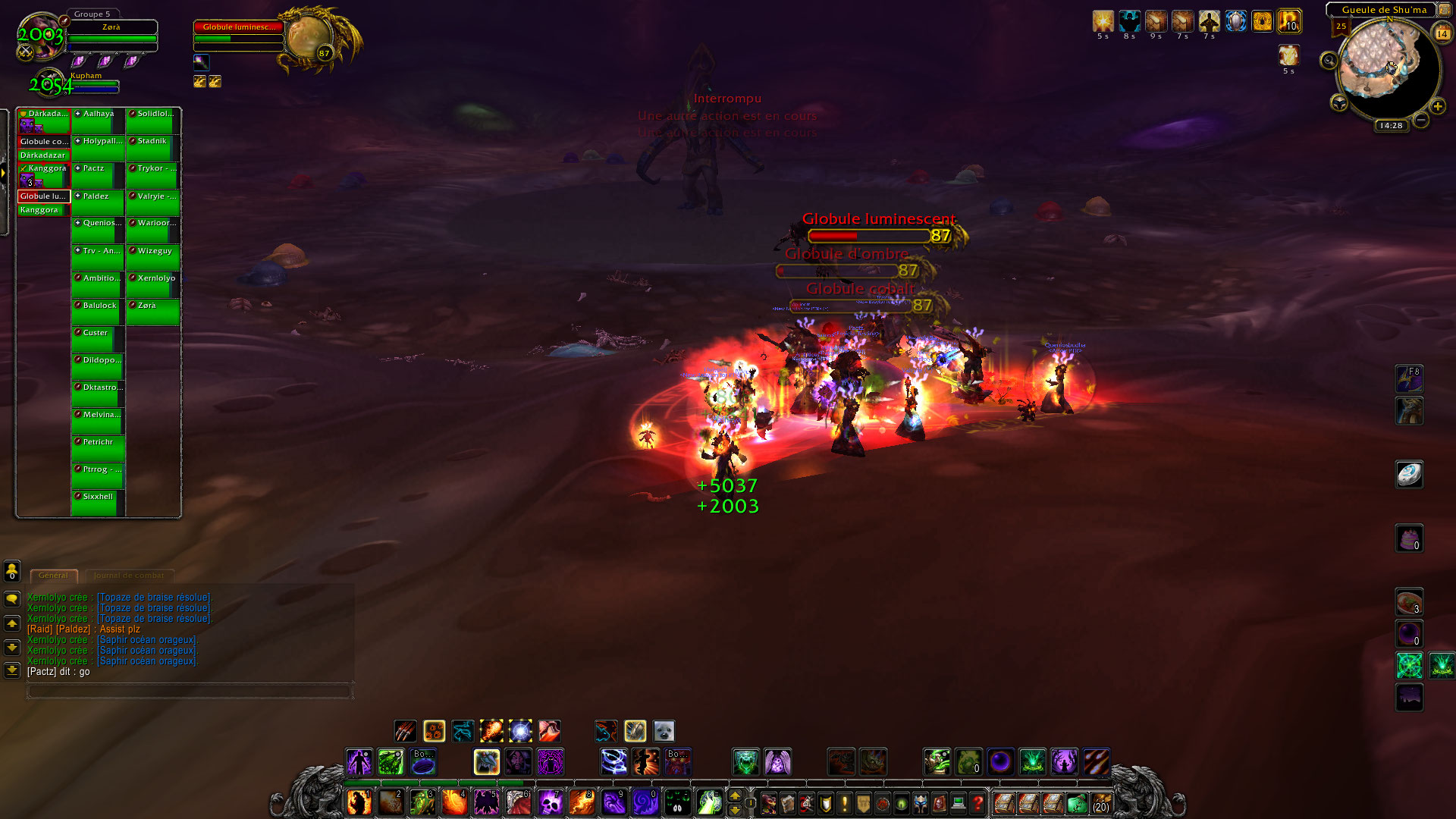This screenshot has width=1456, height=819.
Task: Open the calendar button showing 14
Action: click(1442, 33)
